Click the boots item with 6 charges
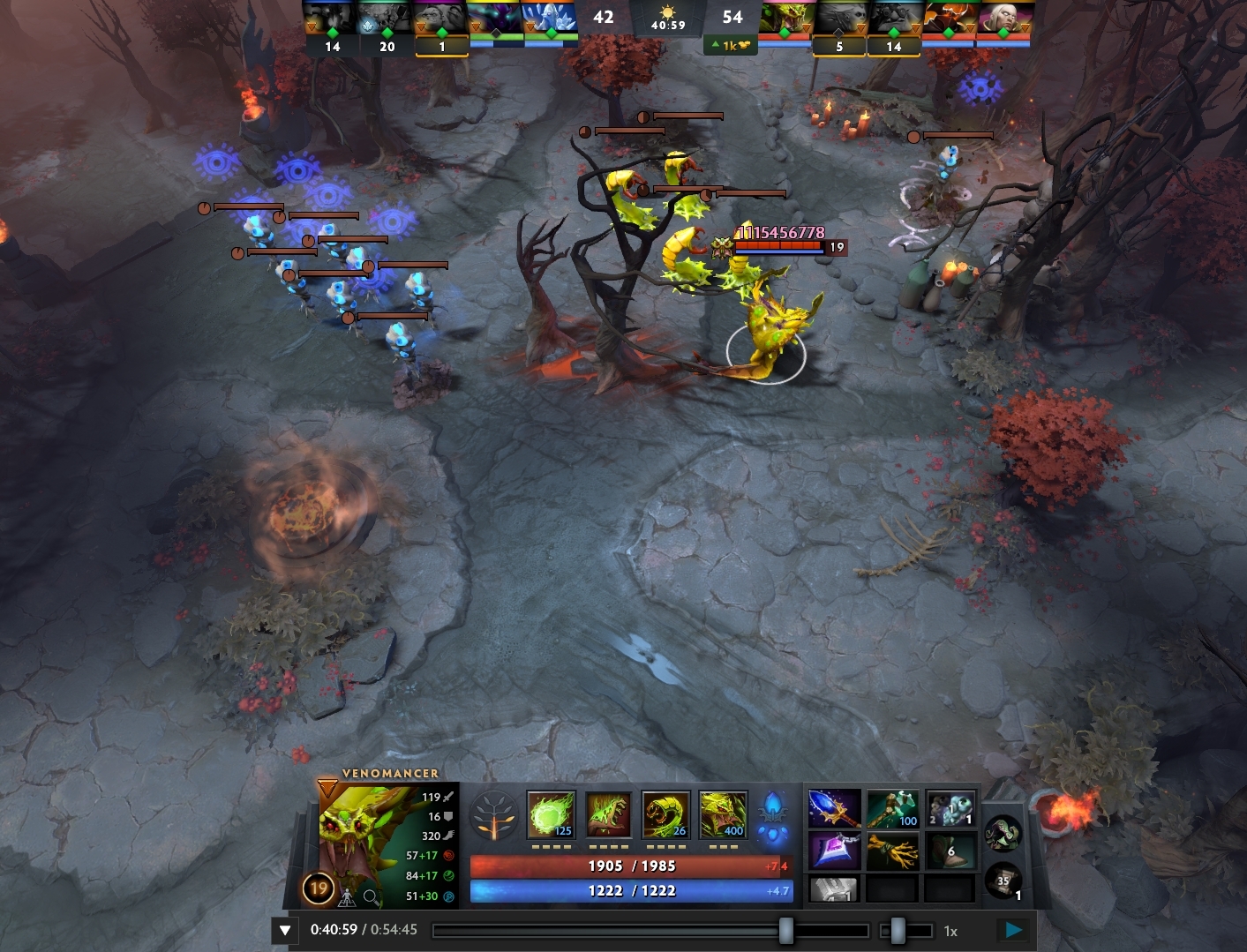The width and height of the screenshot is (1247, 952). pos(950,851)
